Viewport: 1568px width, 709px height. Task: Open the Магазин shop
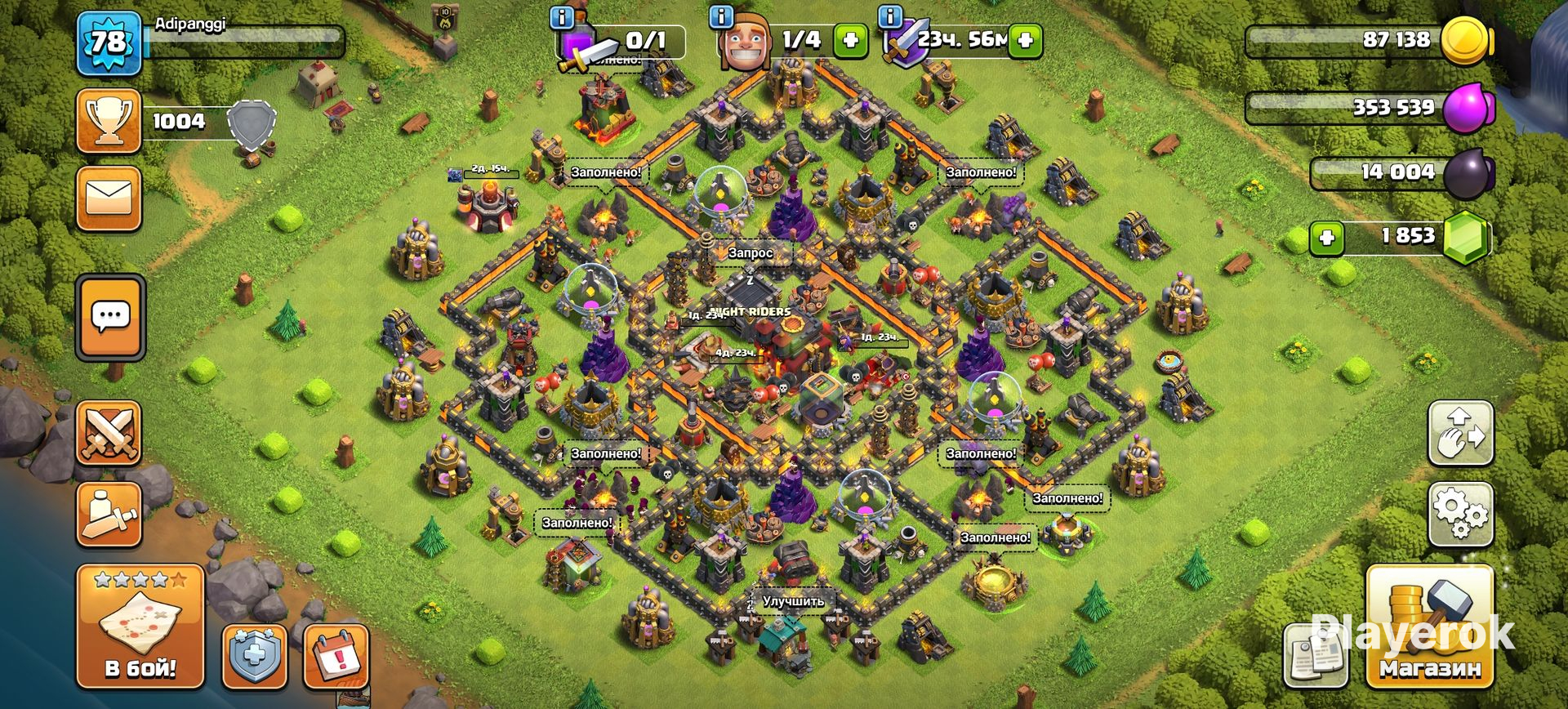(x=1430, y=626)
